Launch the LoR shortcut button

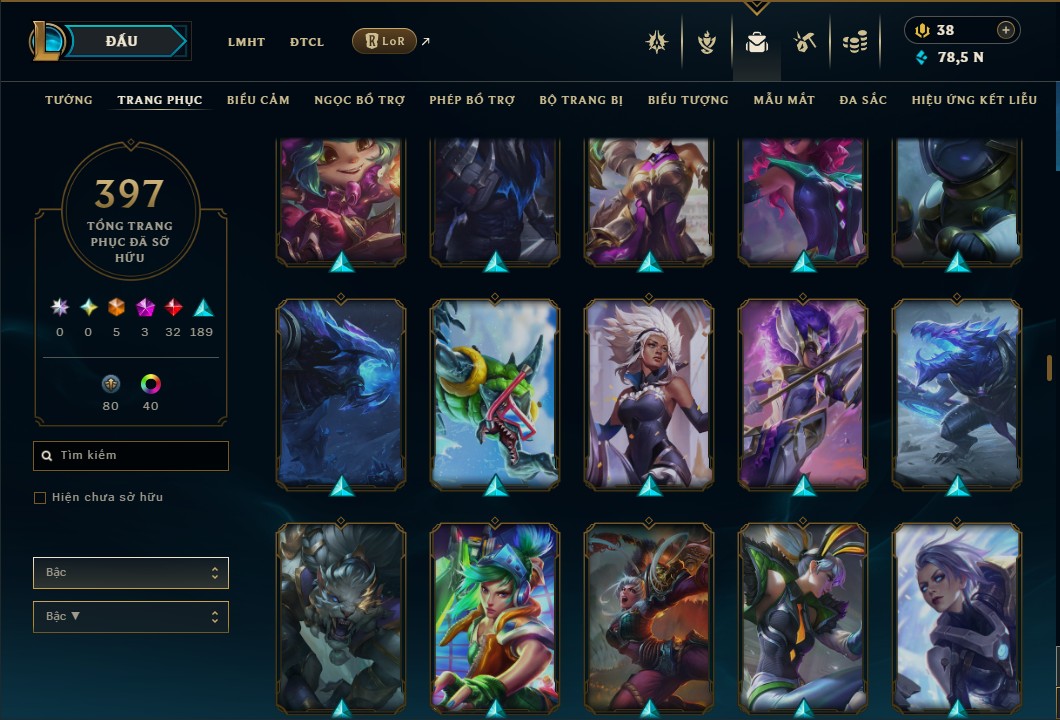coord(384,41)
